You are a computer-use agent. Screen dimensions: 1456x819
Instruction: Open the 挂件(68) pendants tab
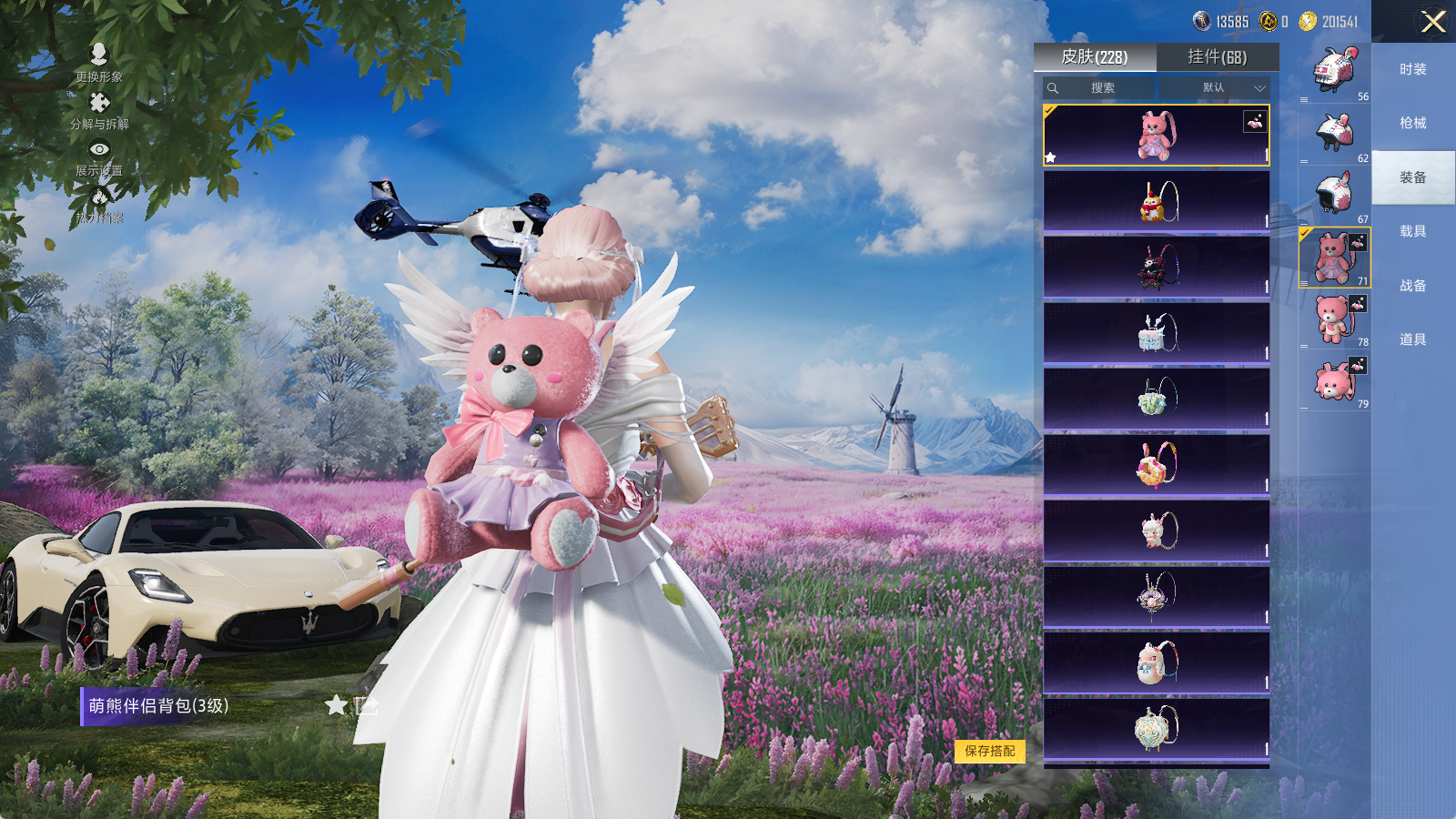point(1217,57)
